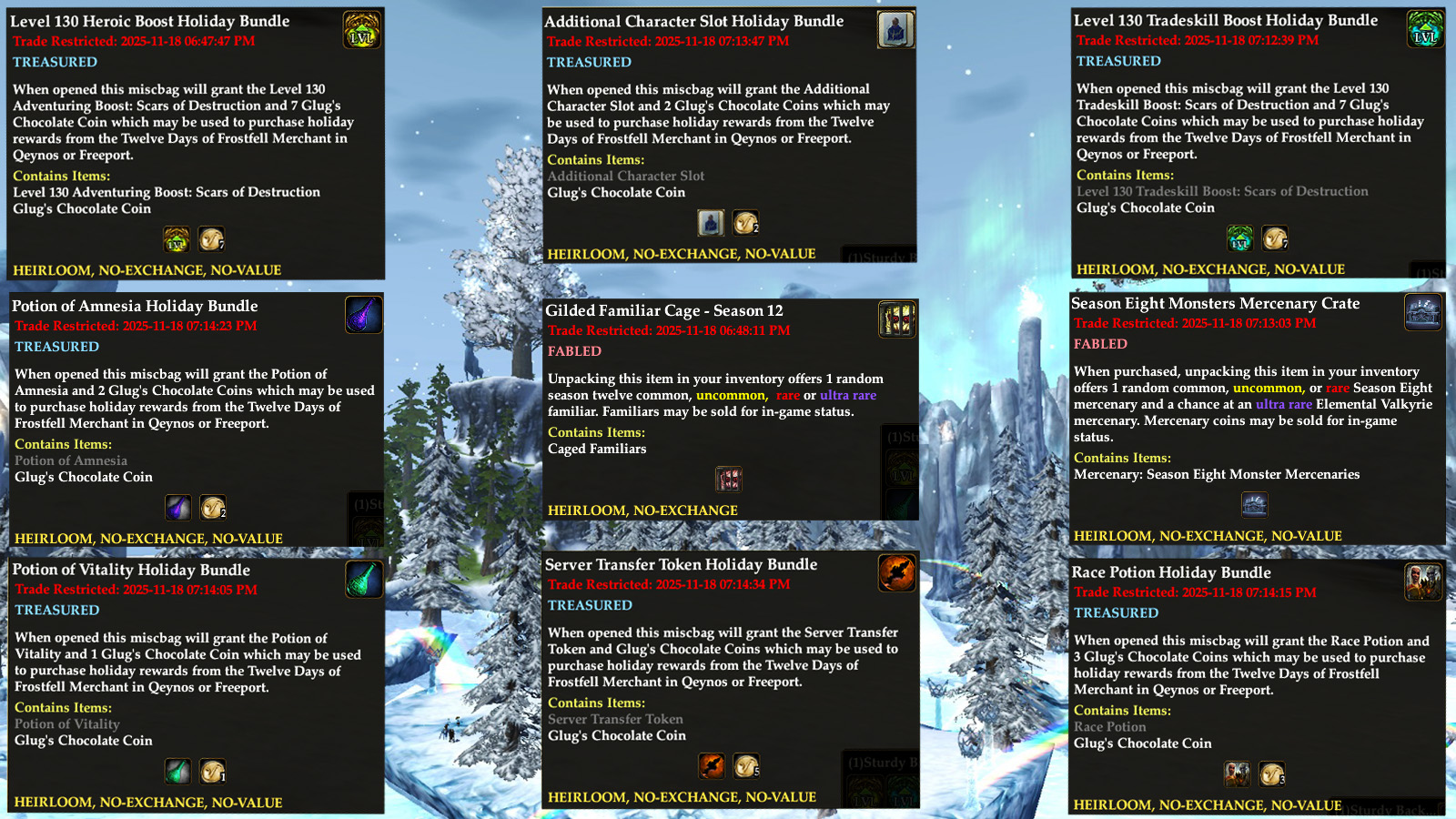Inspect the Potion of Amnesia bundle's title icon
The image size is (1456, 819).
coord(363,315)
